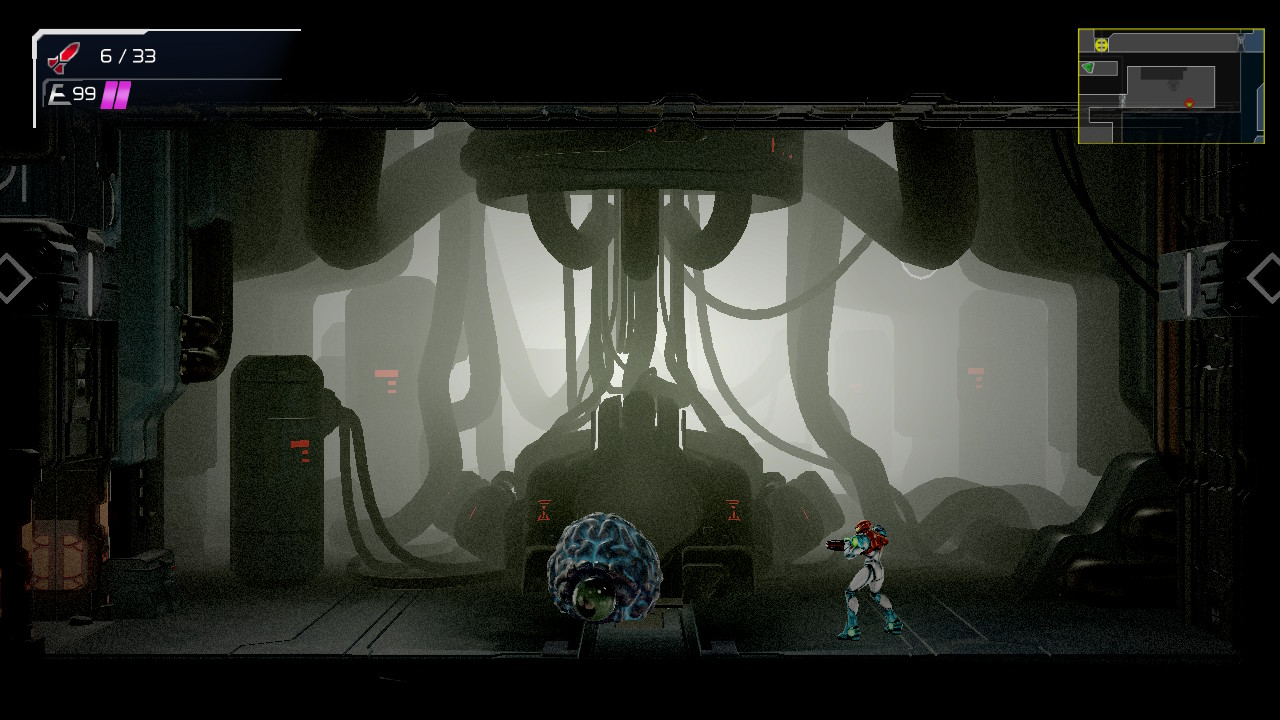Viewport: 1280px width, 720px height.
Task: Click the green door marker on the minimap
Action: click(x=1088, y=68)
